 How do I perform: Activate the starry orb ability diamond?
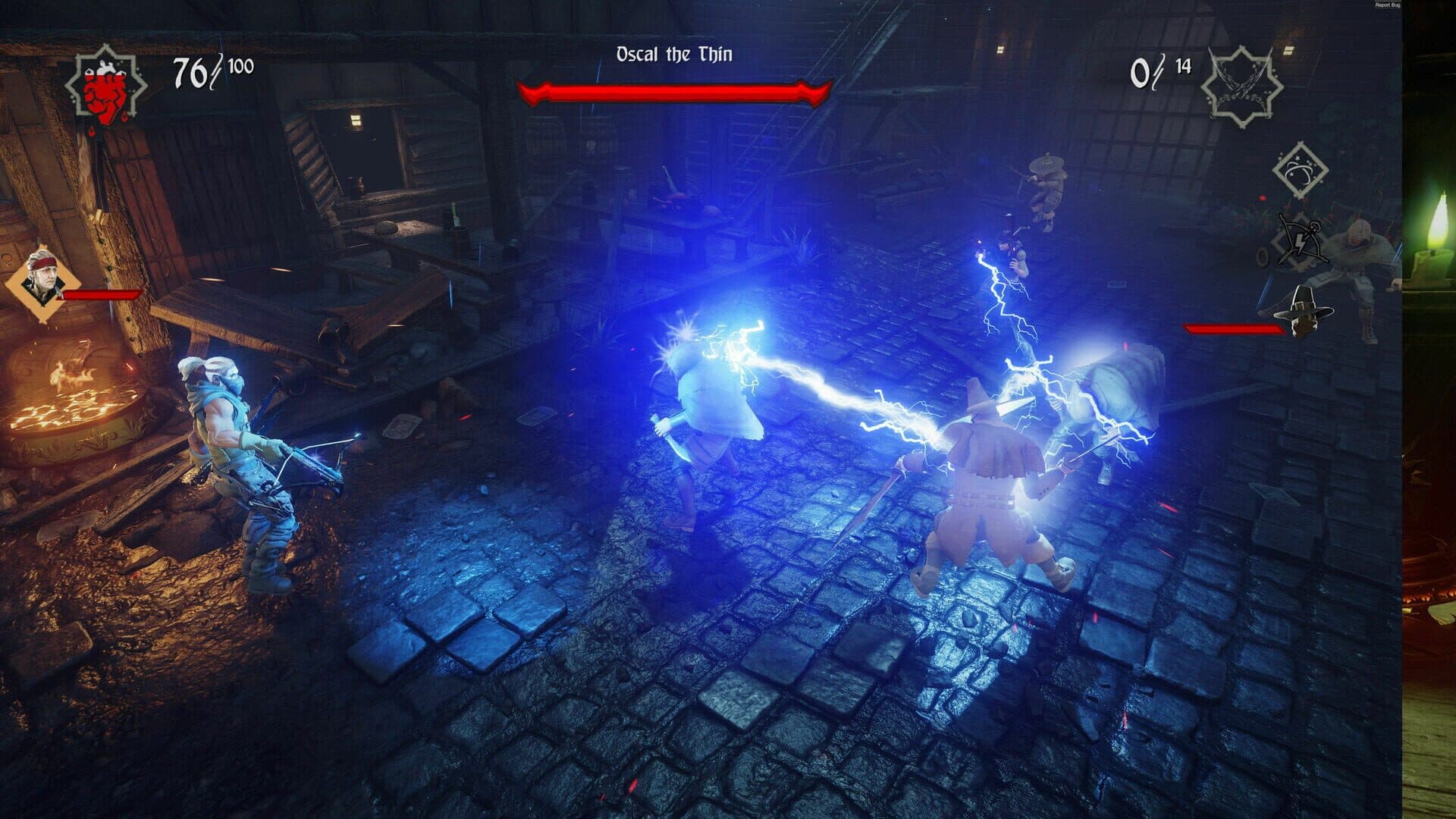pyautogui.click(x=1299, y=170)
